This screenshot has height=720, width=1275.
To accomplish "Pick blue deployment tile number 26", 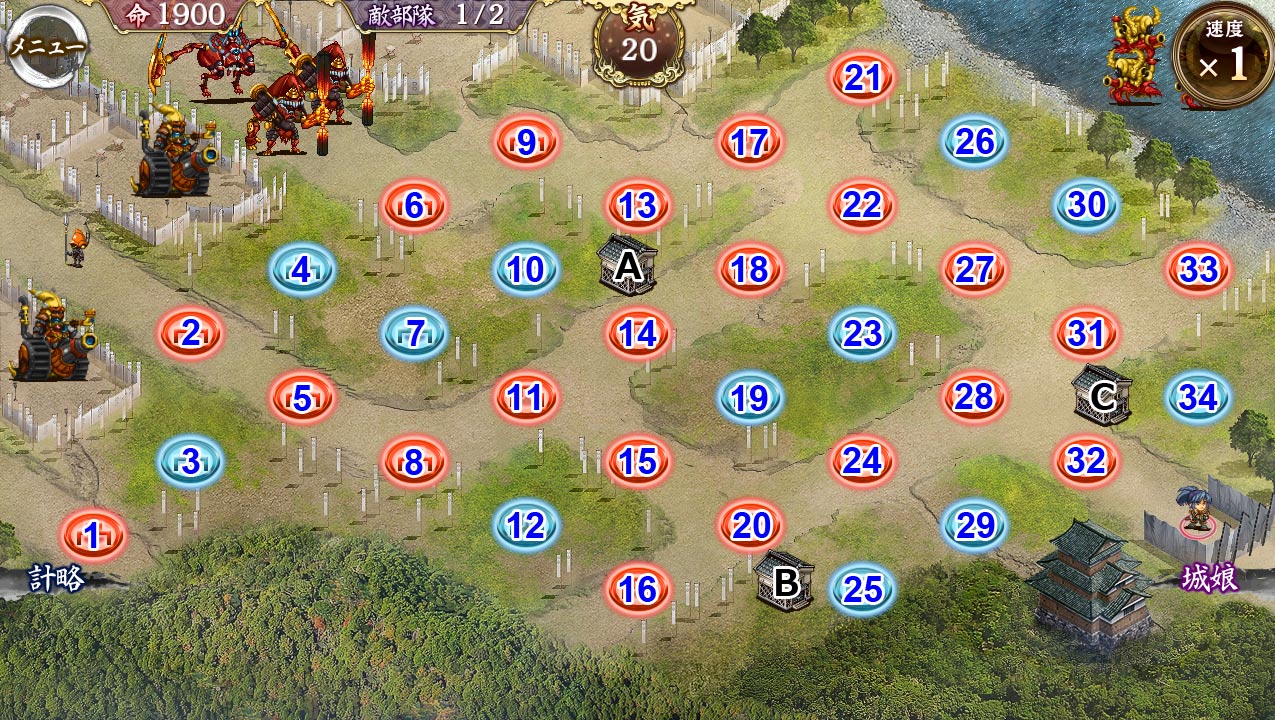I will 974,142.
